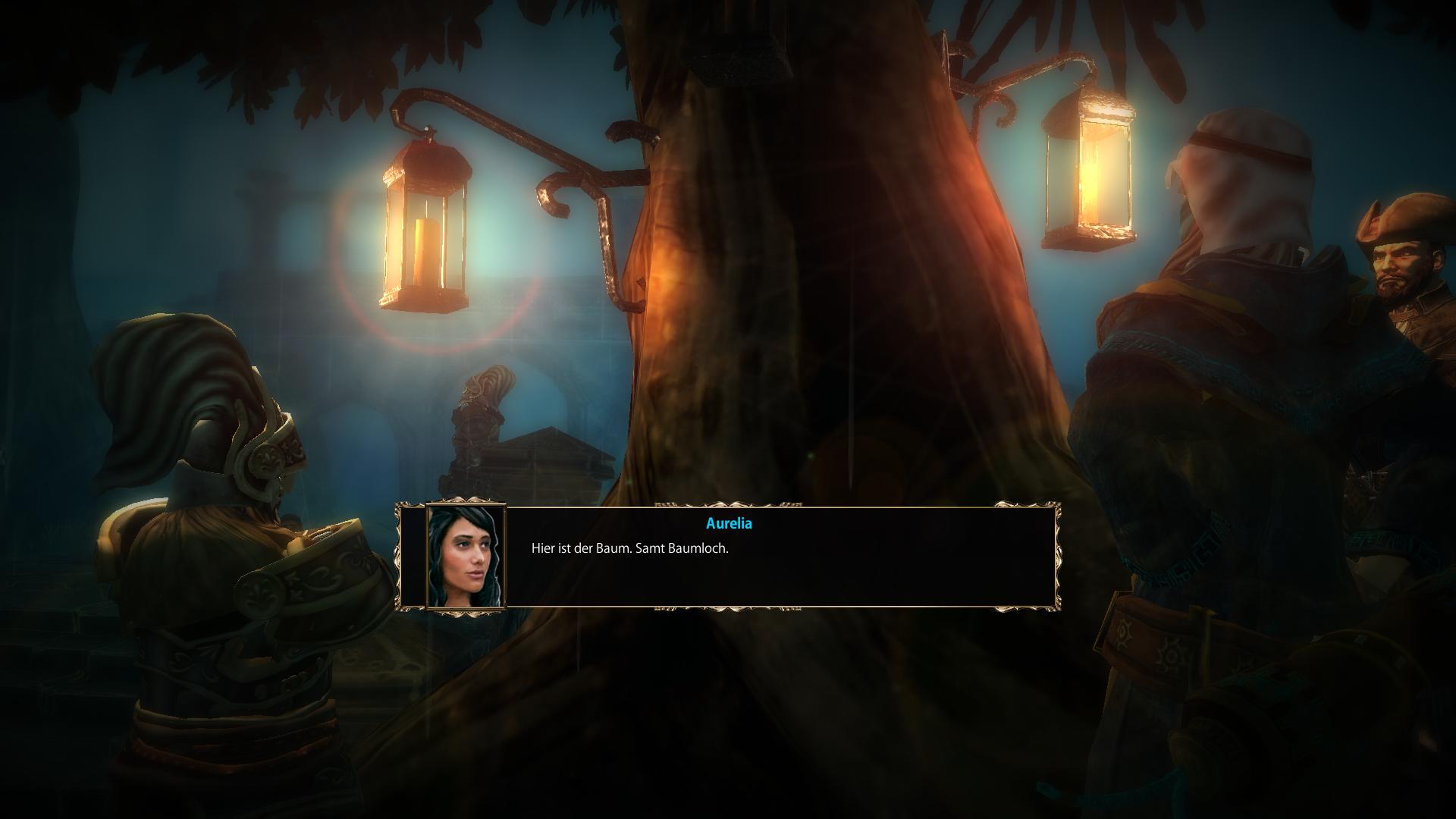1456x819 pixels.
Task: Click Aurelia's dialogue box to continue
Action: point(781,561)
